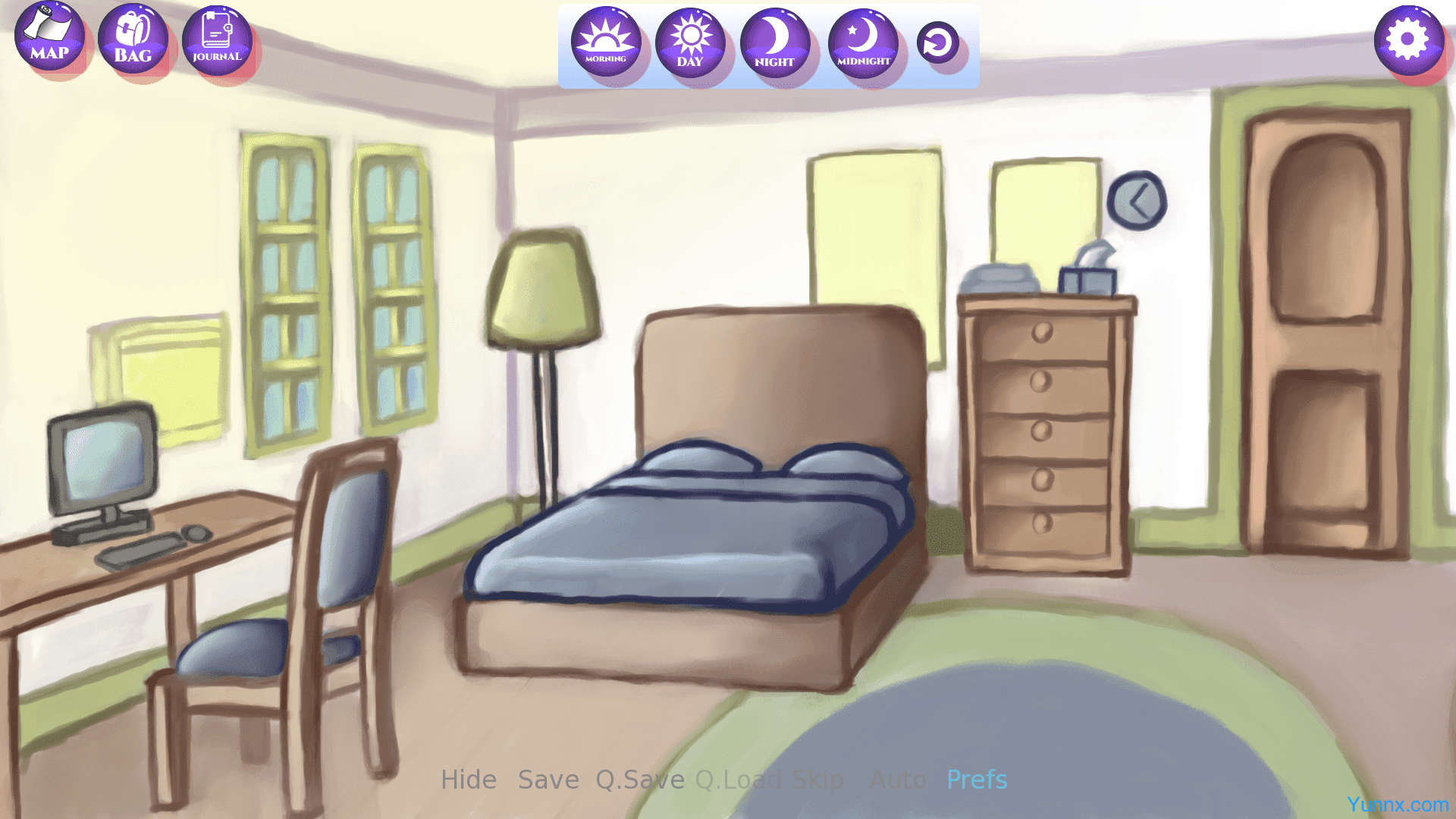Screen dimensions: 1456x819
Task: Visit the Yunnx.com watermark link
Action: coord(1398,805)
